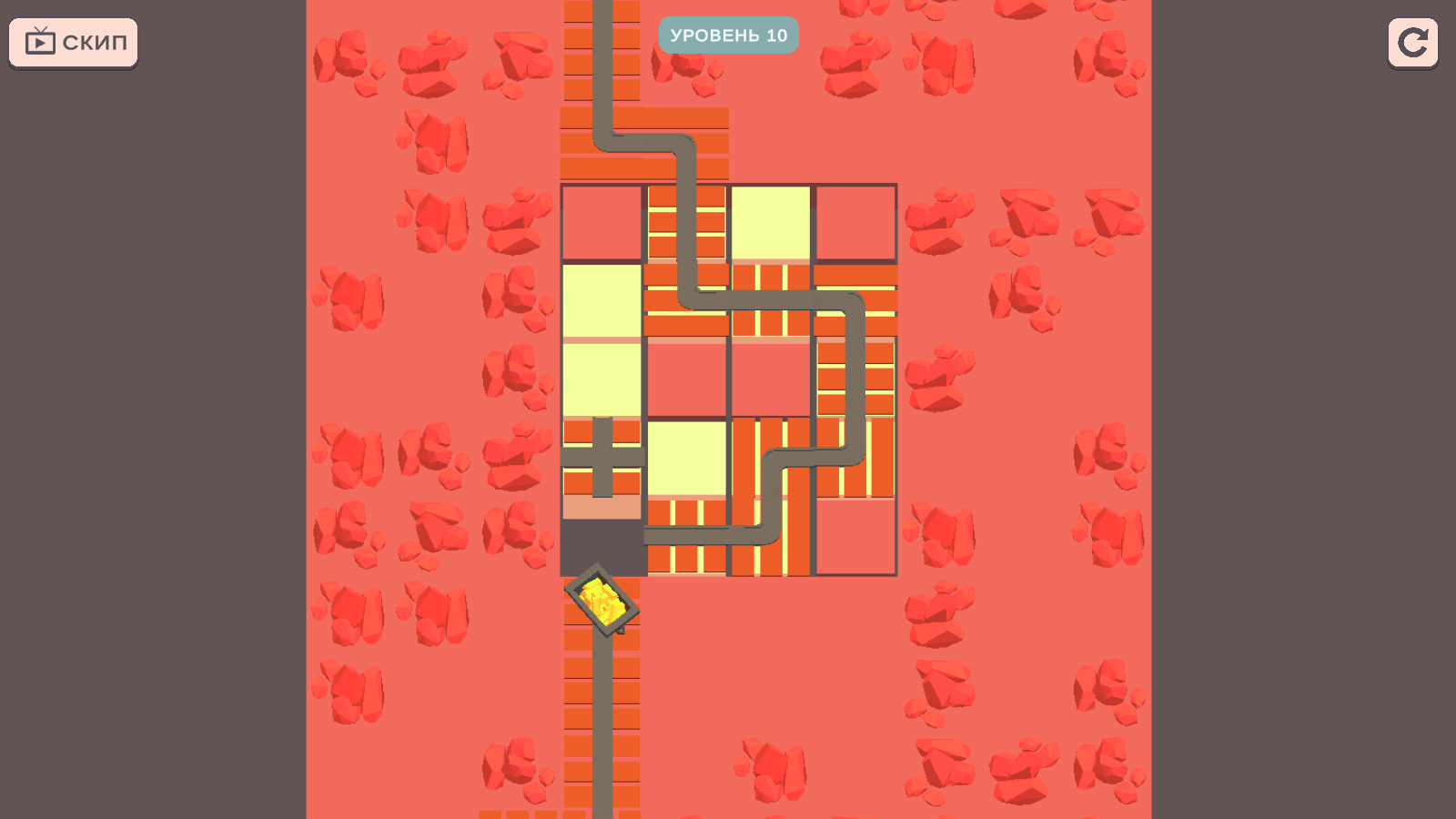This screenshot has height=819, width=1456.
Task: Select the pink tile at the grid's bottom-right corner
Action: click(856, 537)
